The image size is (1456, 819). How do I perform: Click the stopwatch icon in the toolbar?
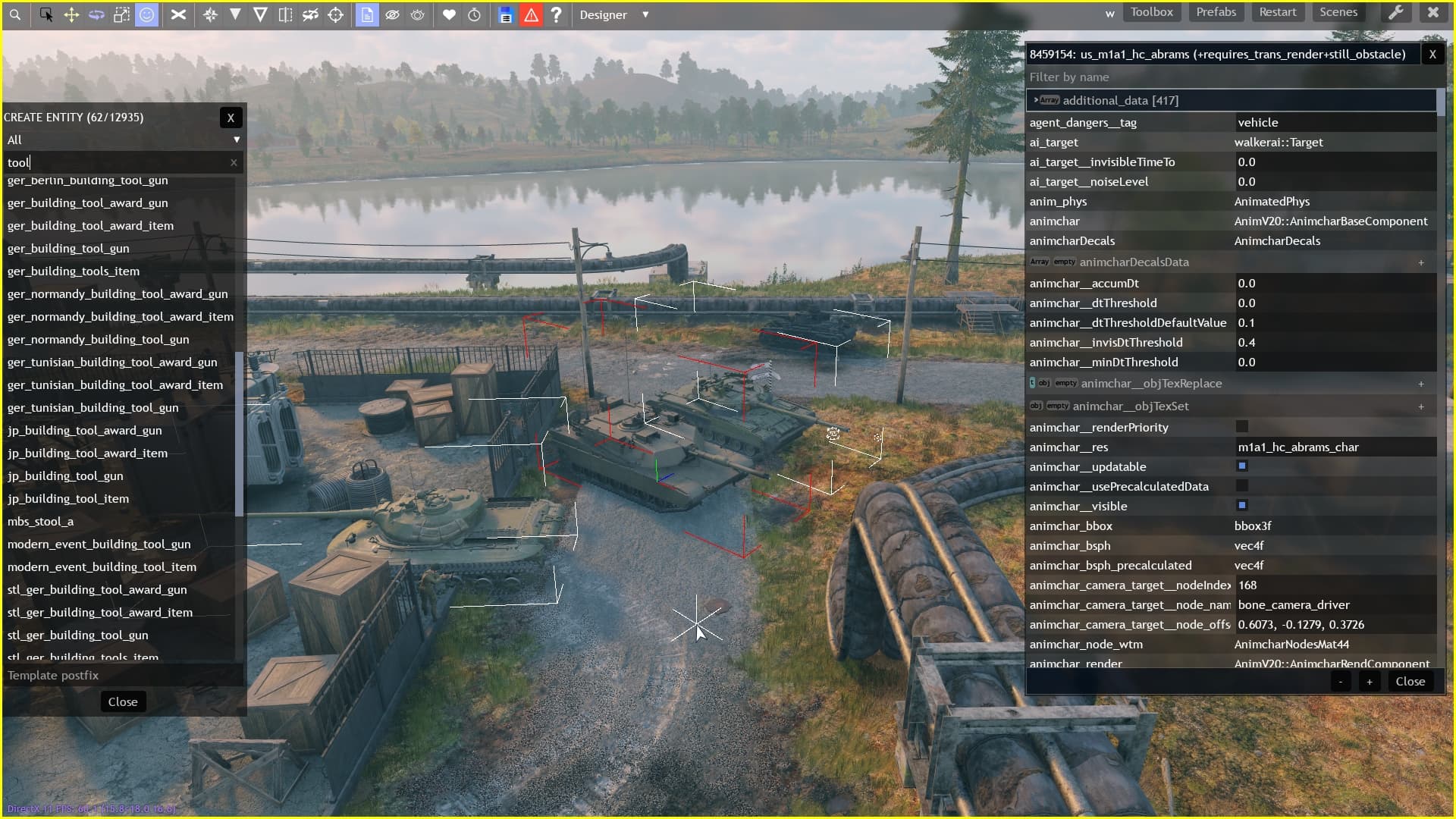pos(475,14)
